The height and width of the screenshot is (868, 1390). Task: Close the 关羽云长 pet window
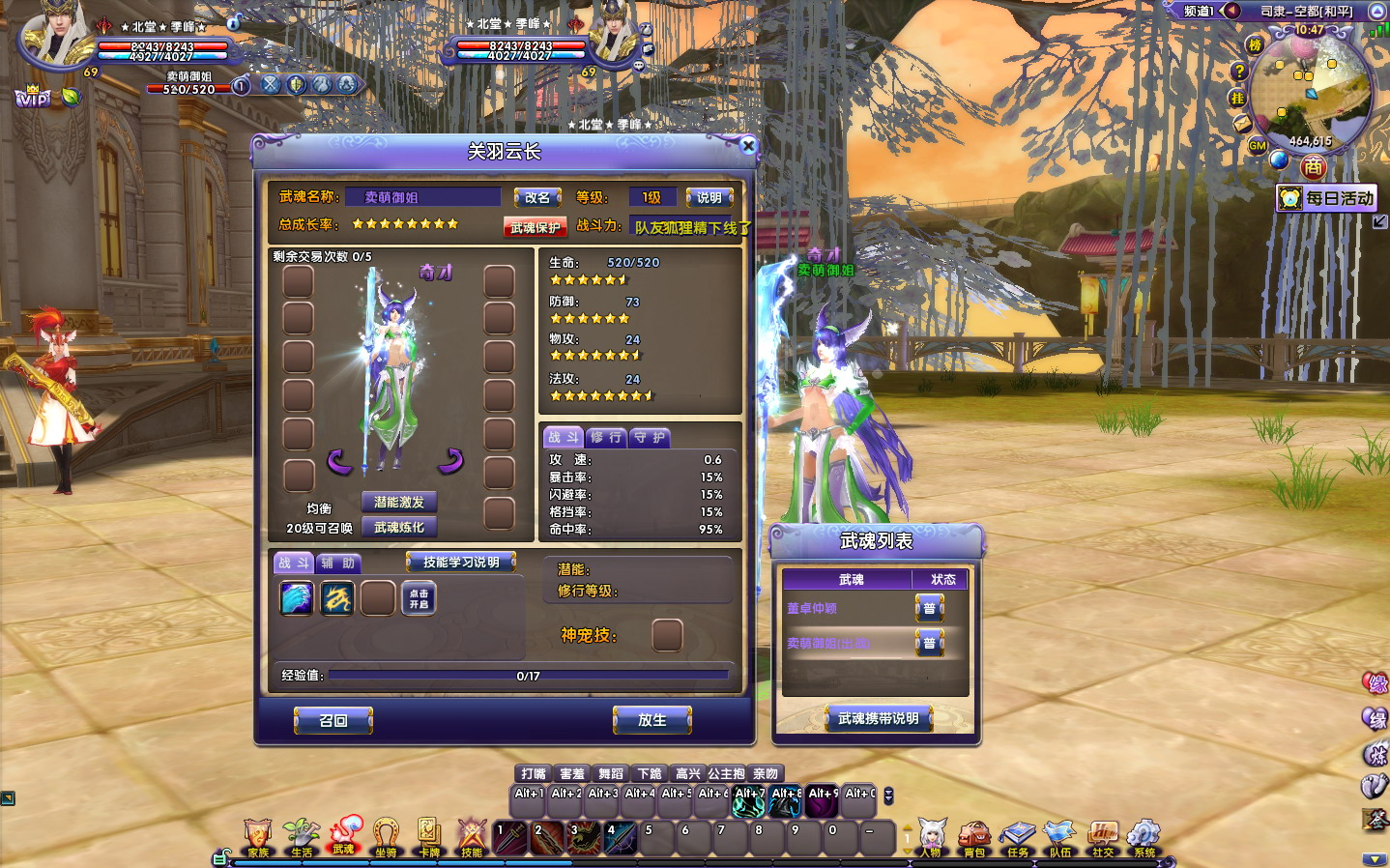coord(747,146)
